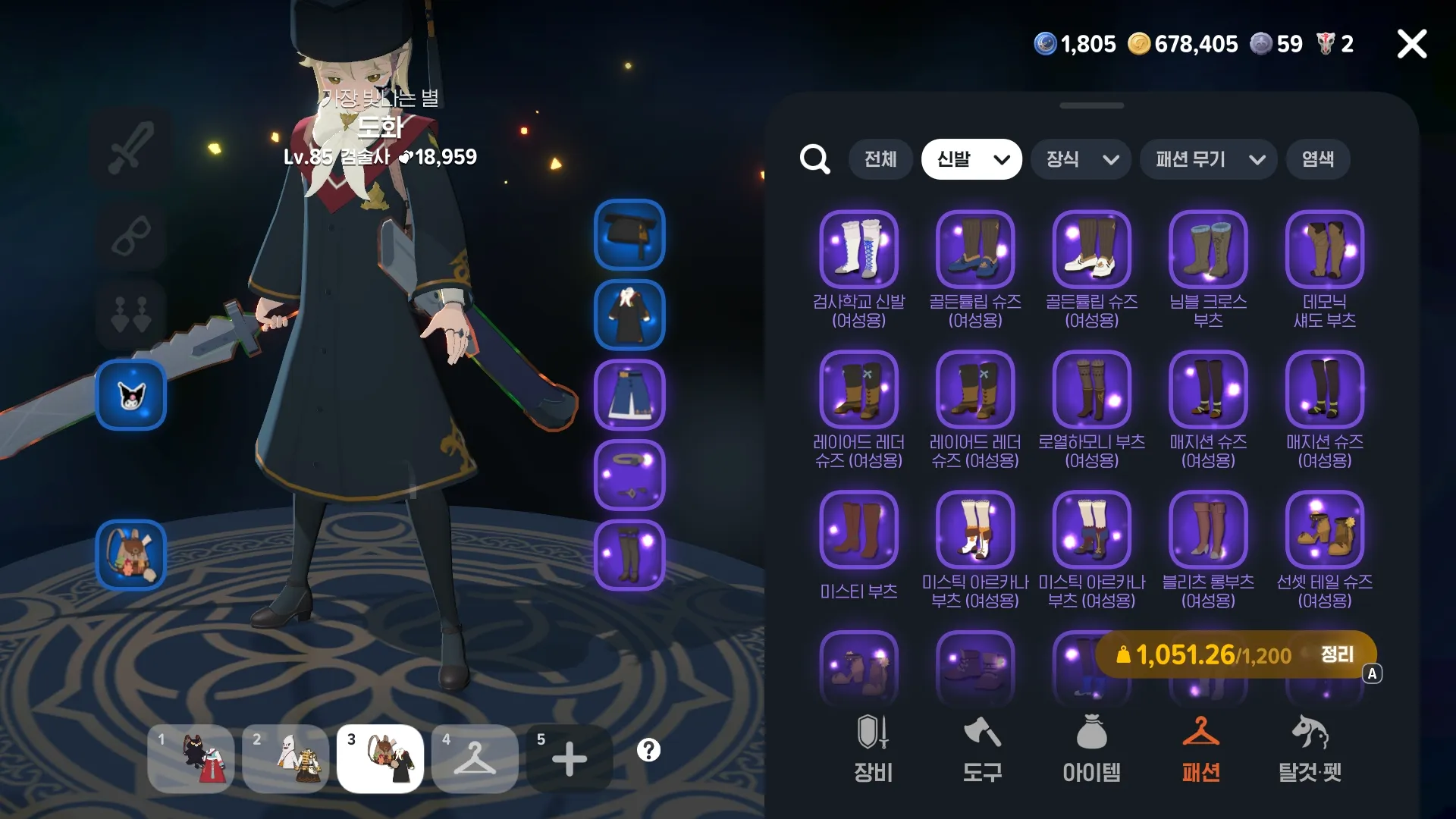Switch to the 염색 dye tab
This screenshot has width=1456, height=819.
pyautogui.click(x=1317, y=159)
